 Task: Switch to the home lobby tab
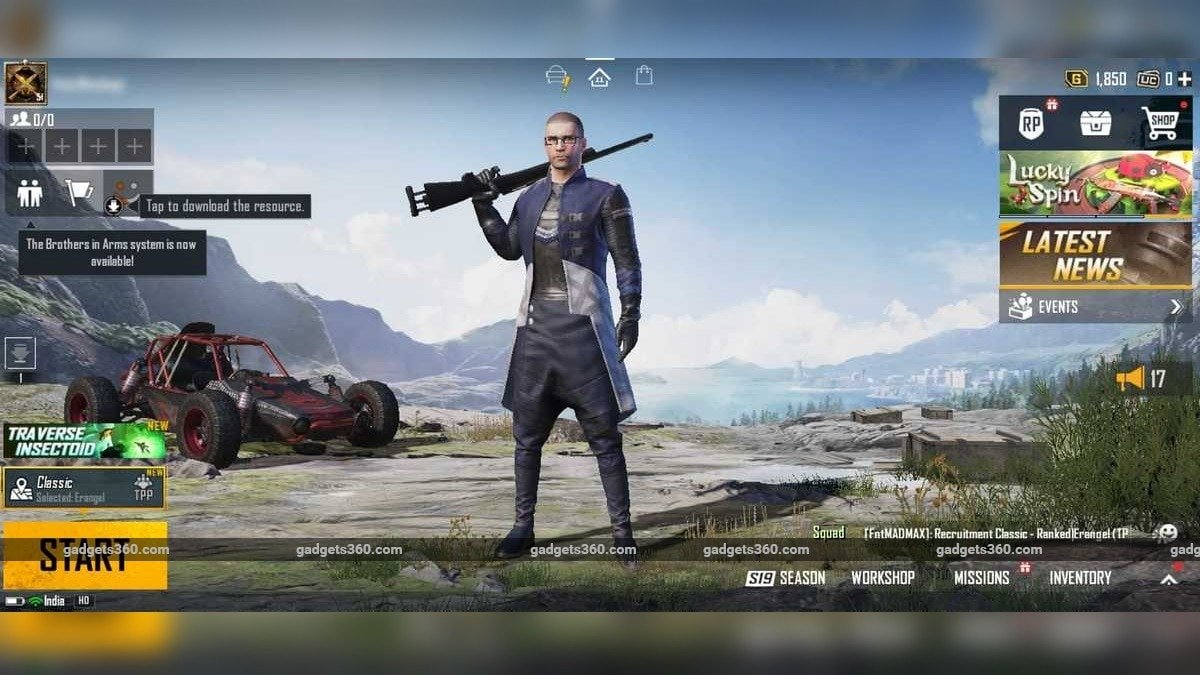599,77
